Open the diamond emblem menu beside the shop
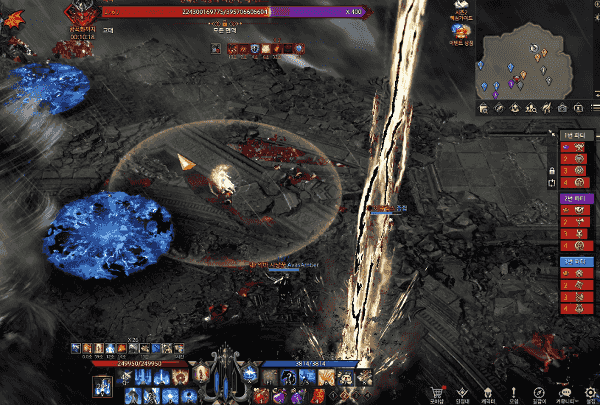 (462, 392)
